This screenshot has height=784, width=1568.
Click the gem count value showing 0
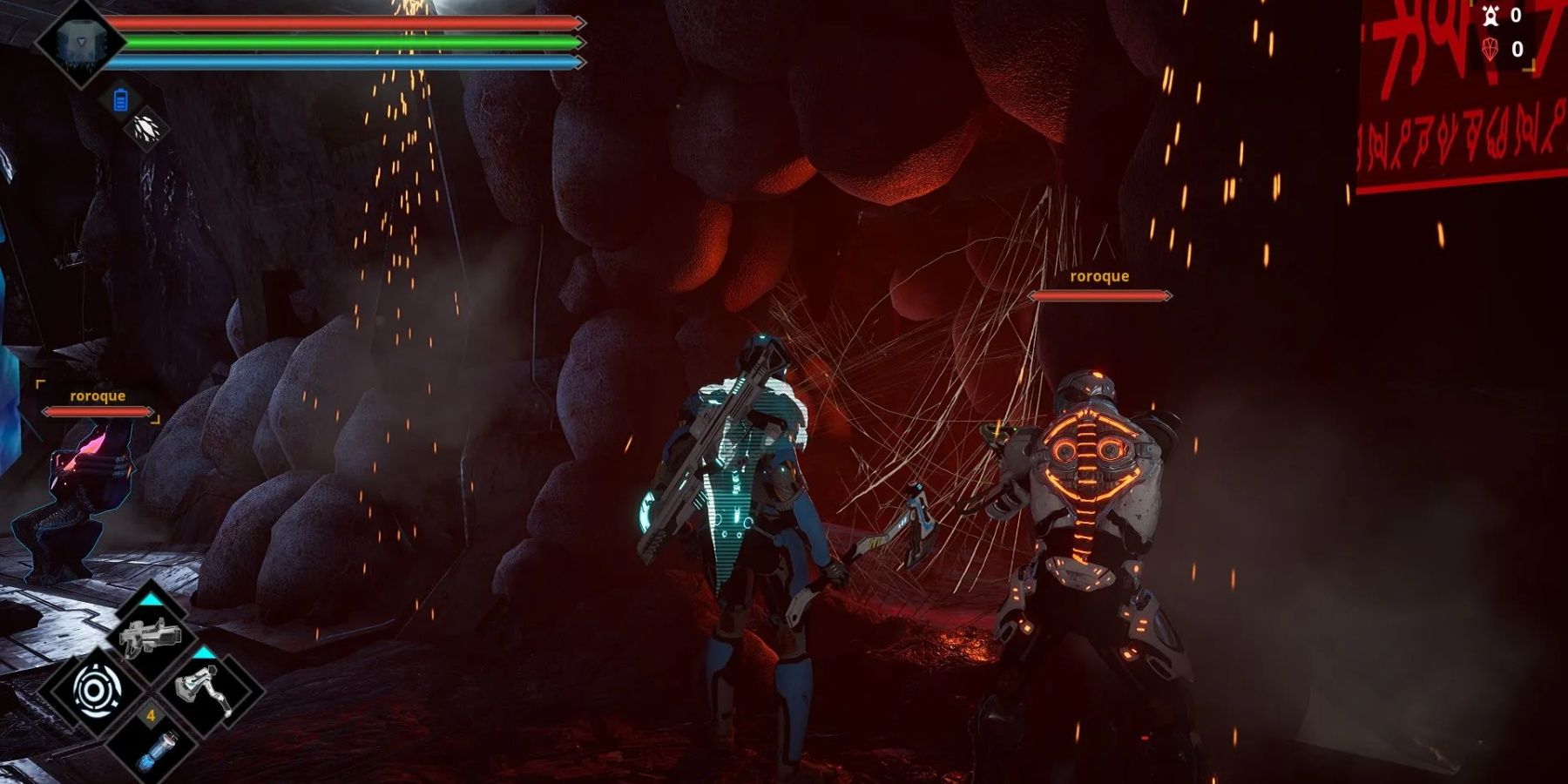point(1518,49)
